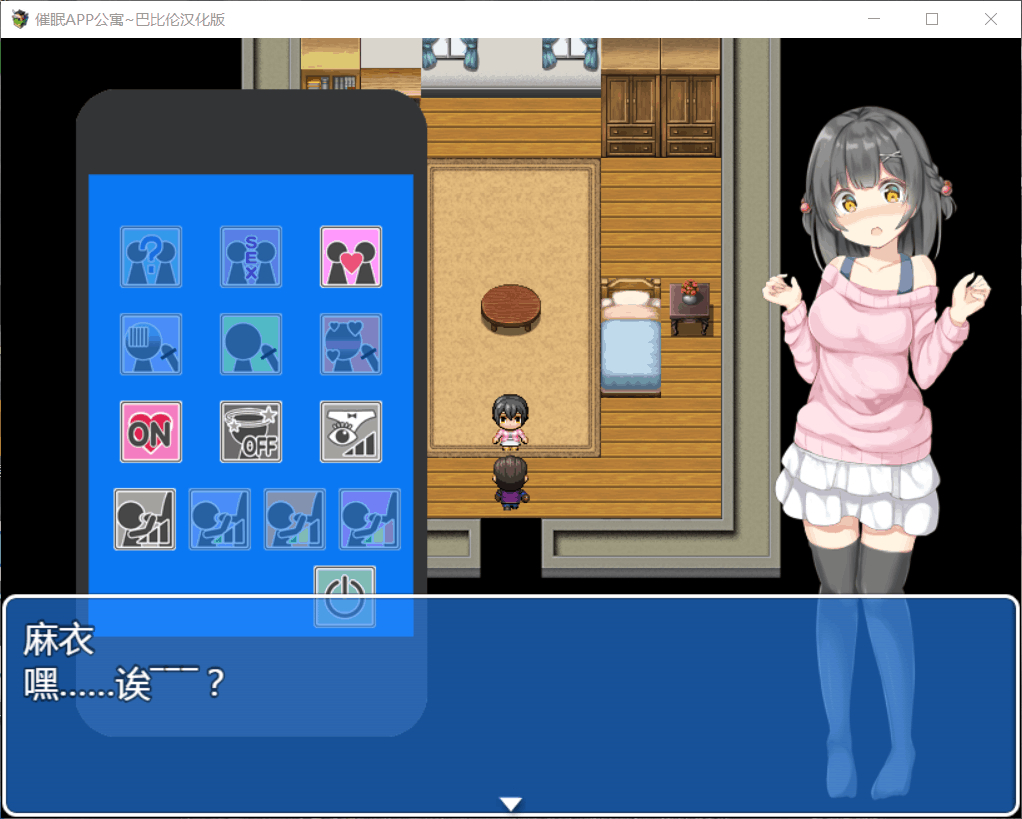Tap the hearts-around-head microphone app icon
This screenshot has height=819, width=1022.
click(351, 345)
